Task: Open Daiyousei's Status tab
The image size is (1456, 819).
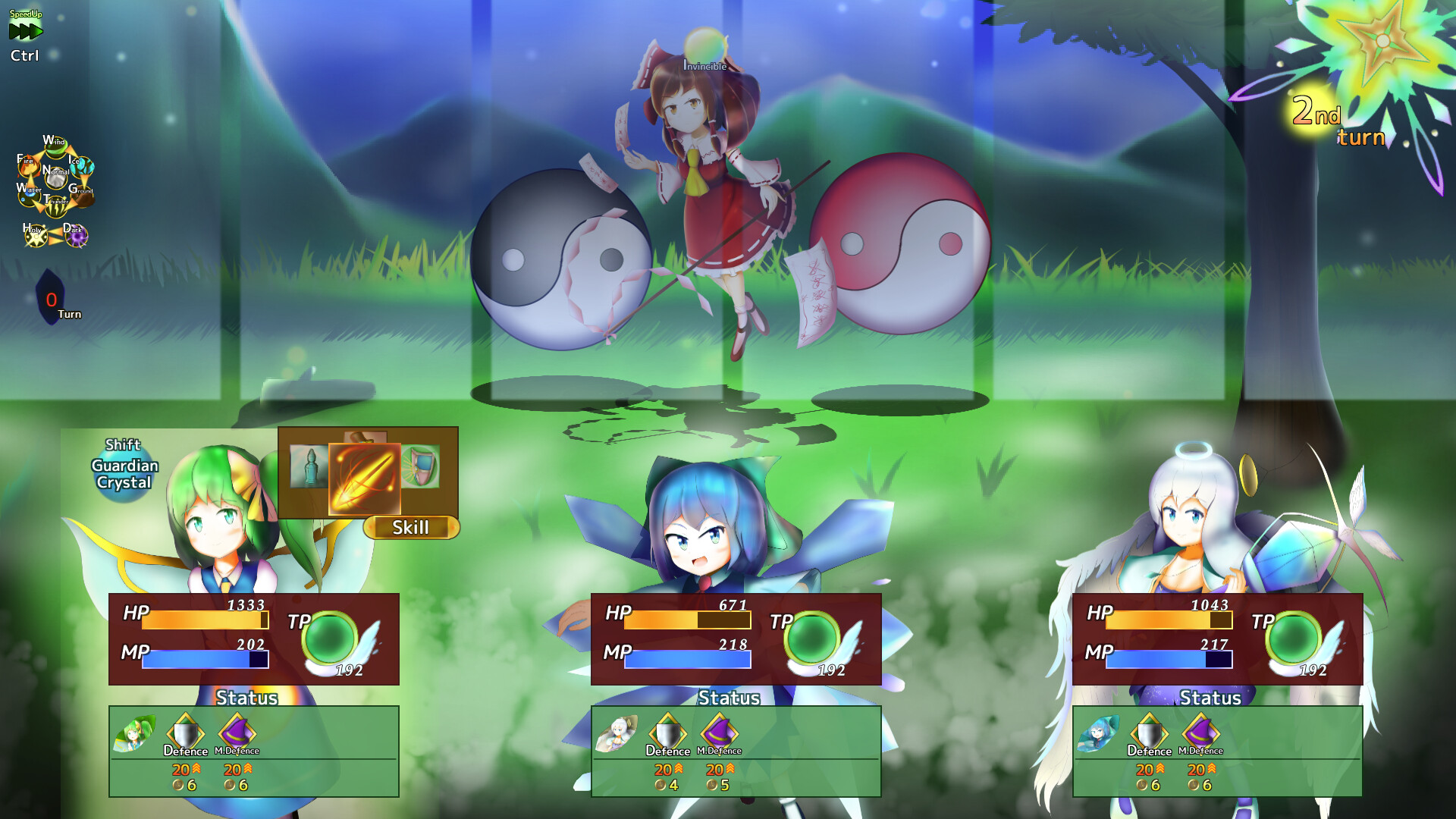Action: pyautogui.click(x=246, y=698)
